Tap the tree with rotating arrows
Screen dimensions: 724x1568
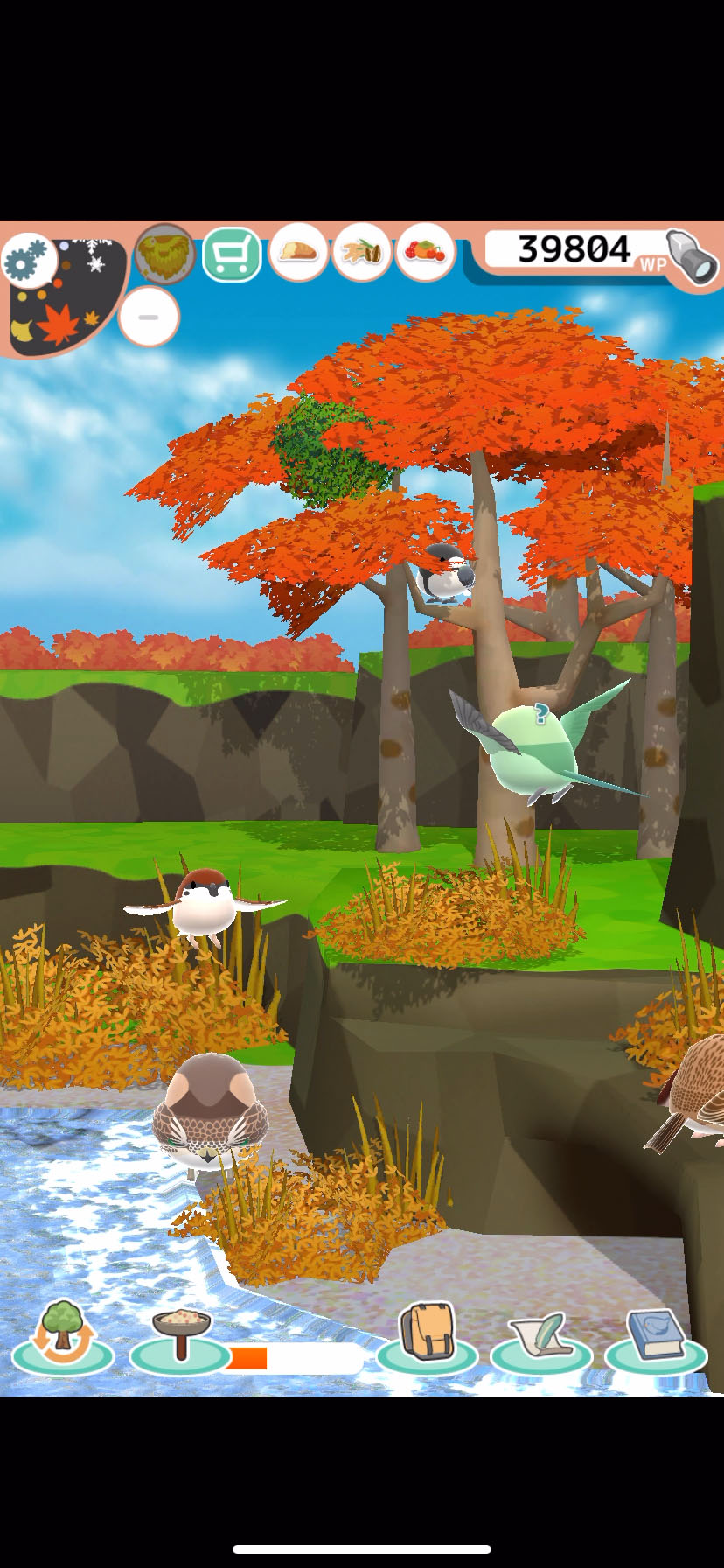62,1336
